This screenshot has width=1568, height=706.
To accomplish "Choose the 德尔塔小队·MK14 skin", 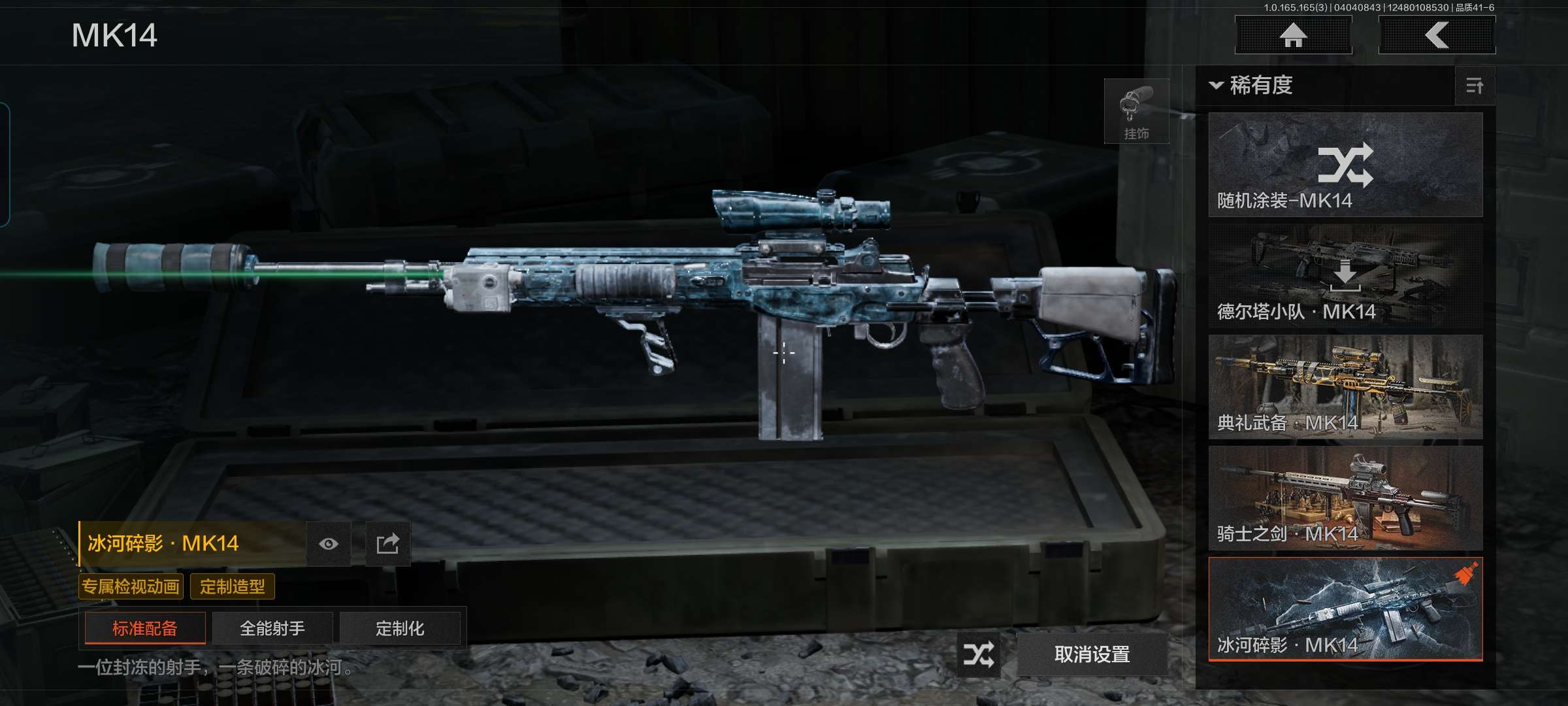I will (1345, 276).
